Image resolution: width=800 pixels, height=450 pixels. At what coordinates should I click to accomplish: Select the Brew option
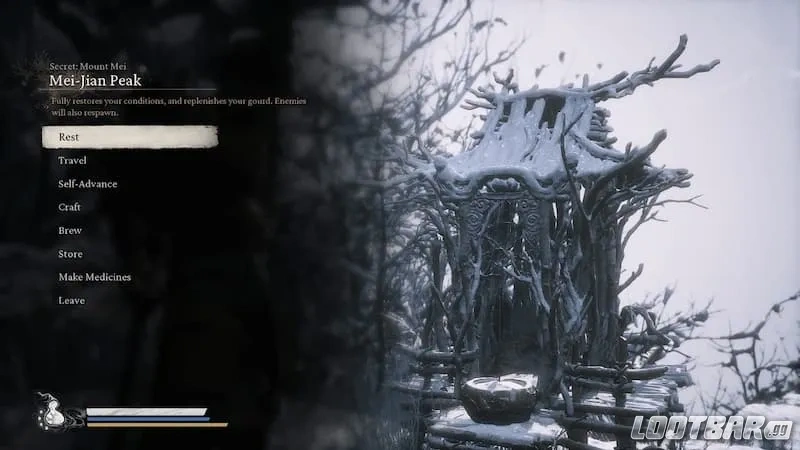(x=70, y=230)
